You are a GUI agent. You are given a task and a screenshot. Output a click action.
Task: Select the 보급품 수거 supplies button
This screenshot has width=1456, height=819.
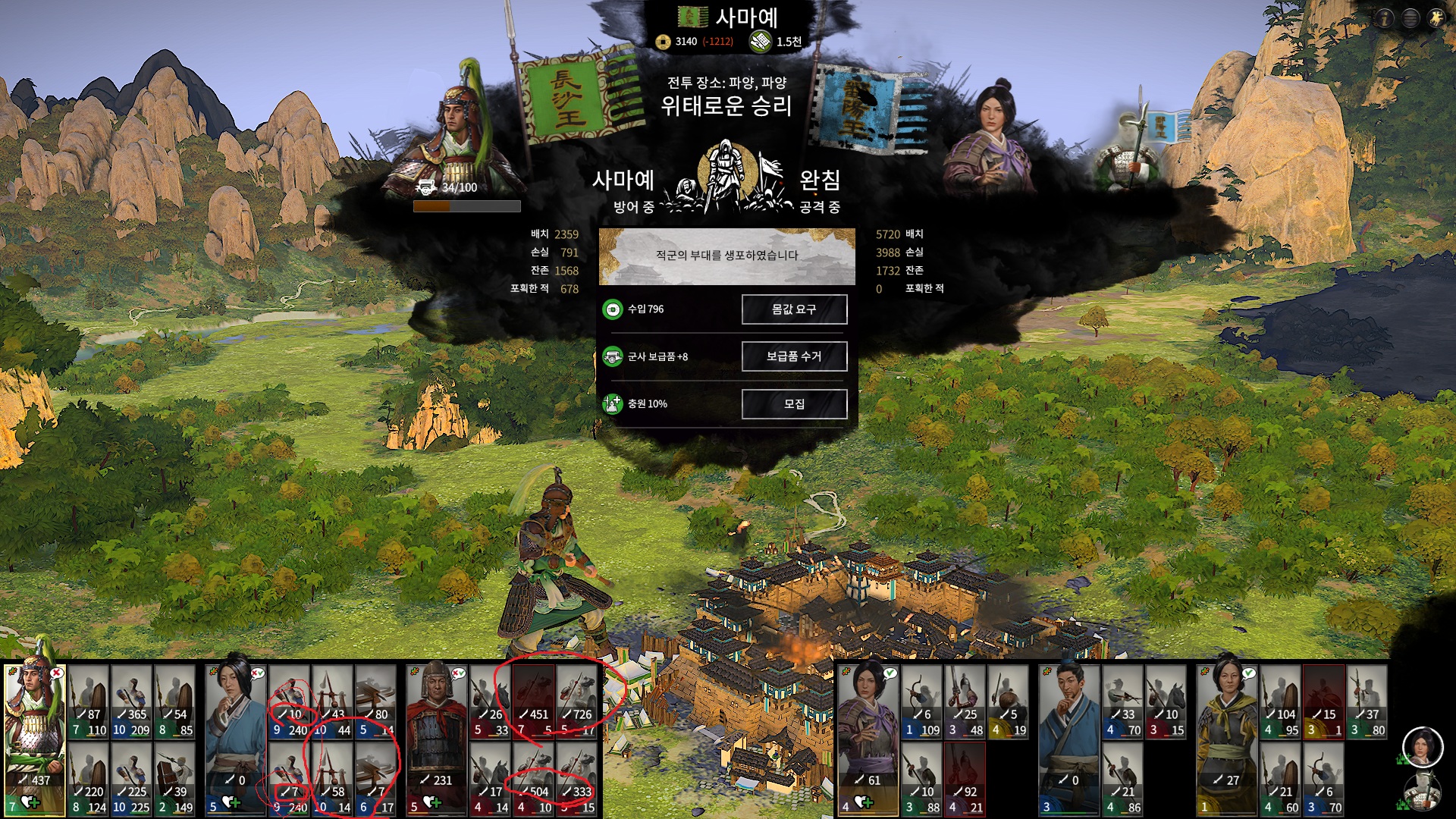(794, 356)
